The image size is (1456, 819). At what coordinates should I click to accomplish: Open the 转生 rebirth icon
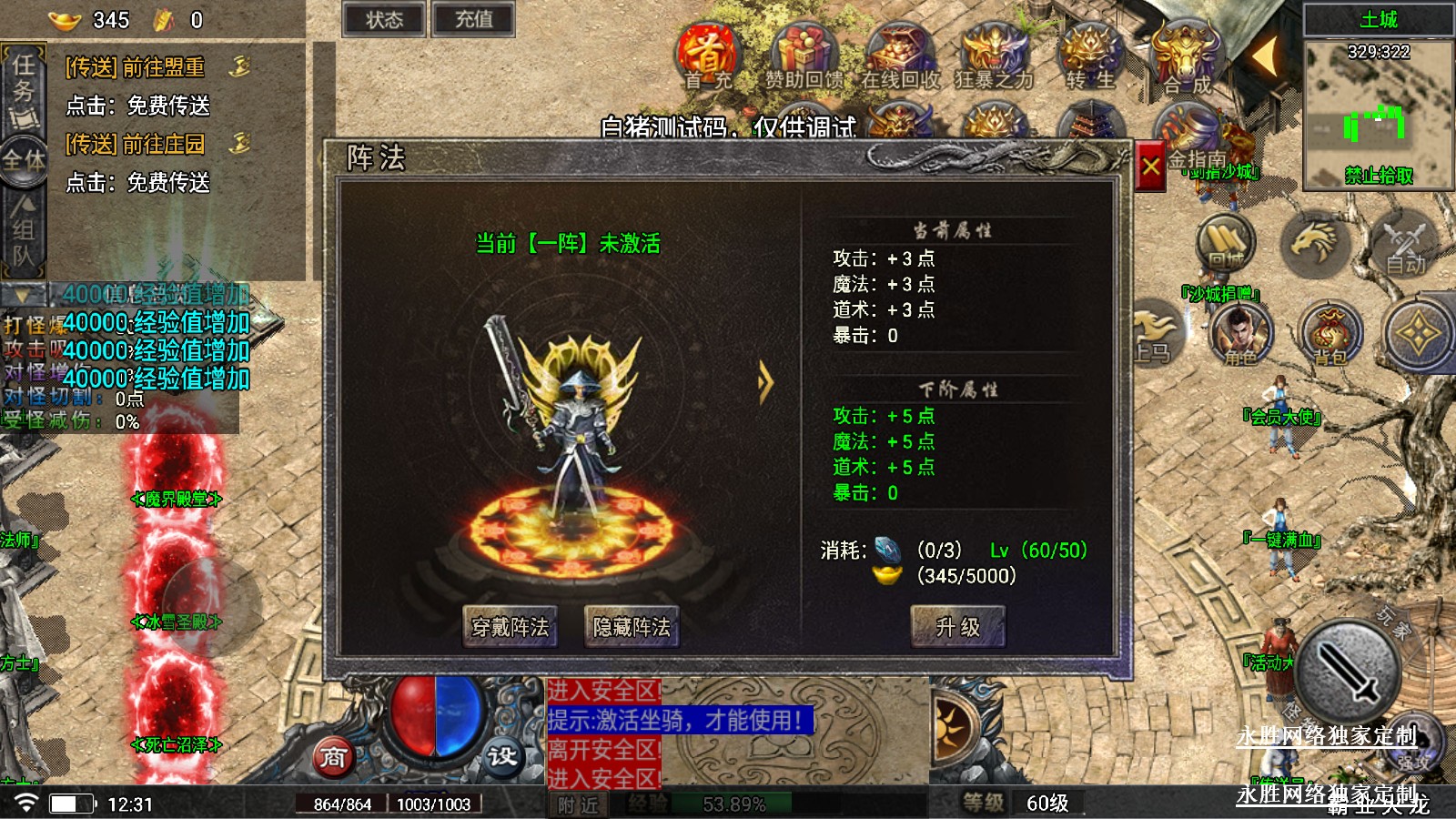pos(1090,56)
